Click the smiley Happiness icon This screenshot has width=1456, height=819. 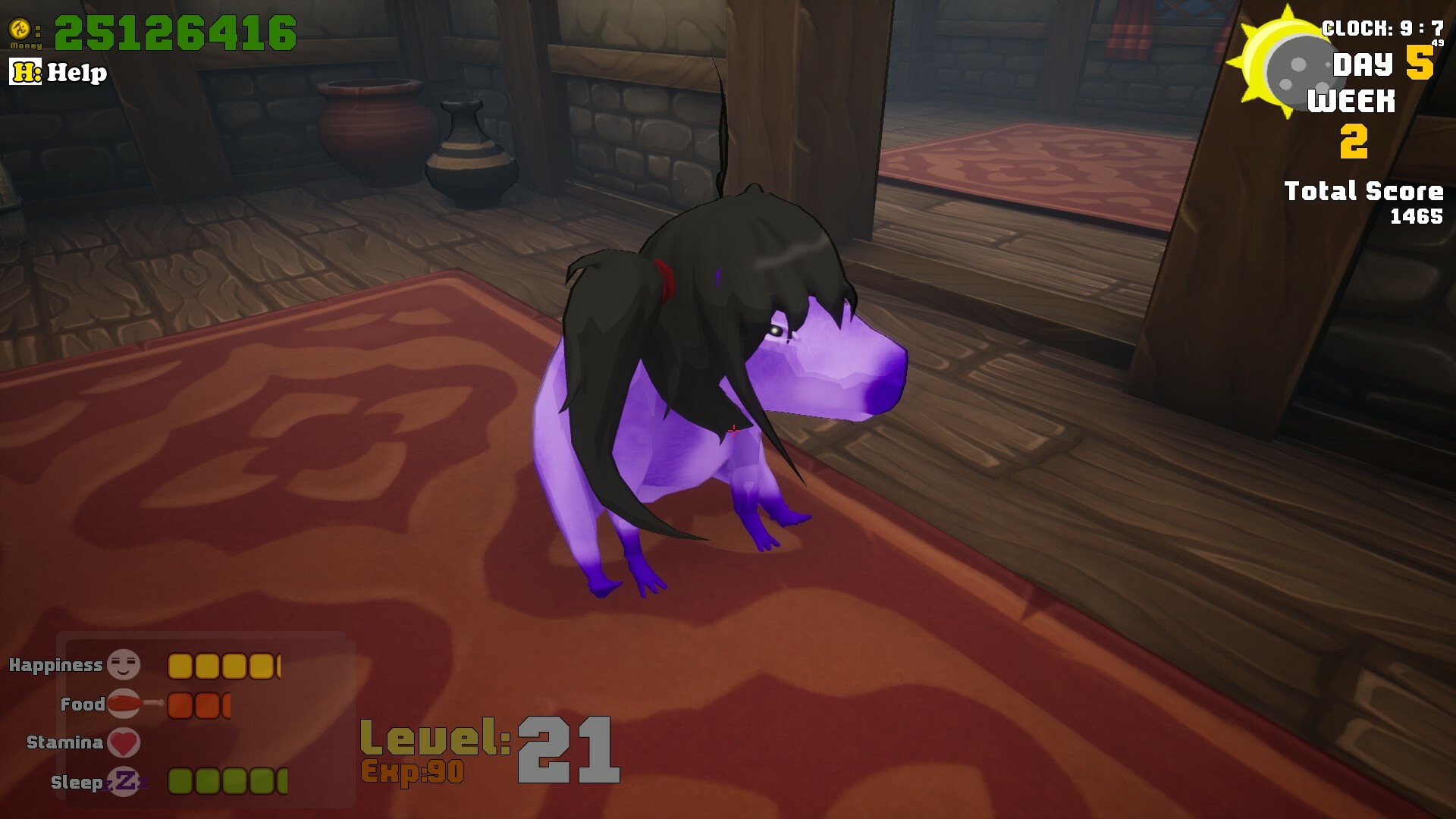click(x=124, y=665)
